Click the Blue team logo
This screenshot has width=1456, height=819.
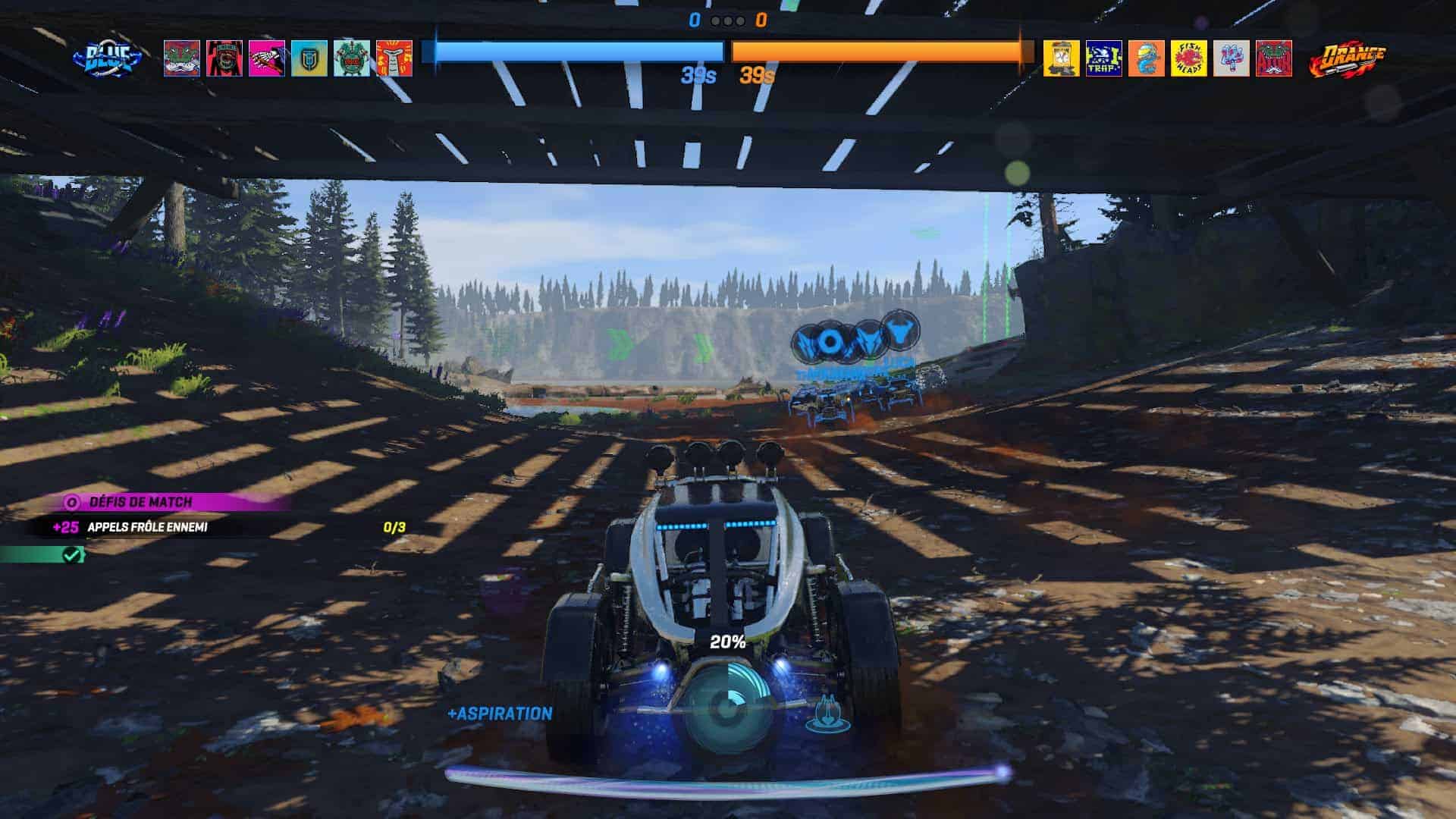(x=107, y=58)
